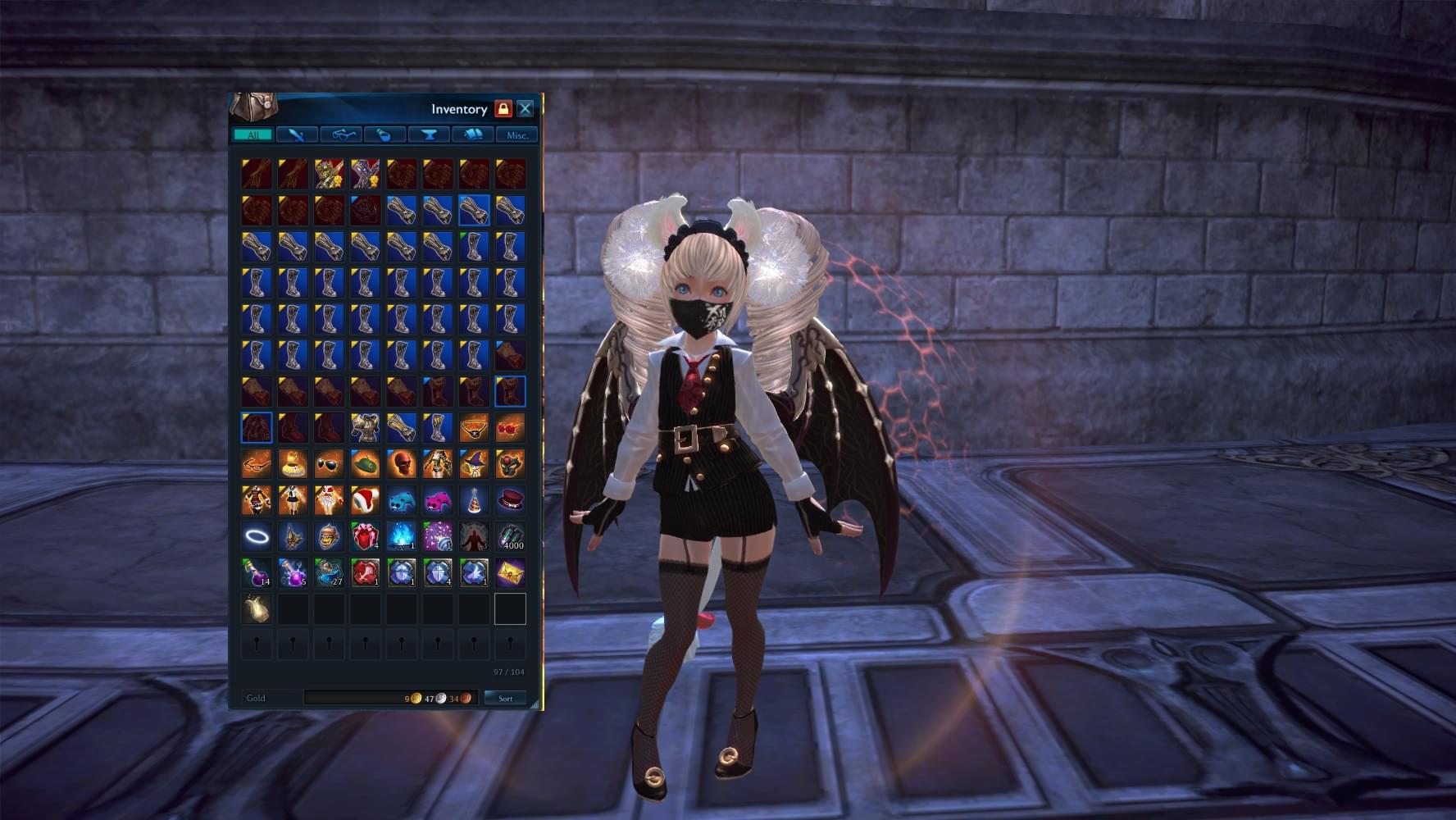This screenshot has width=1456, height=820.
Task: Pick the aviator sunglasses item
Action: [329, 463]
